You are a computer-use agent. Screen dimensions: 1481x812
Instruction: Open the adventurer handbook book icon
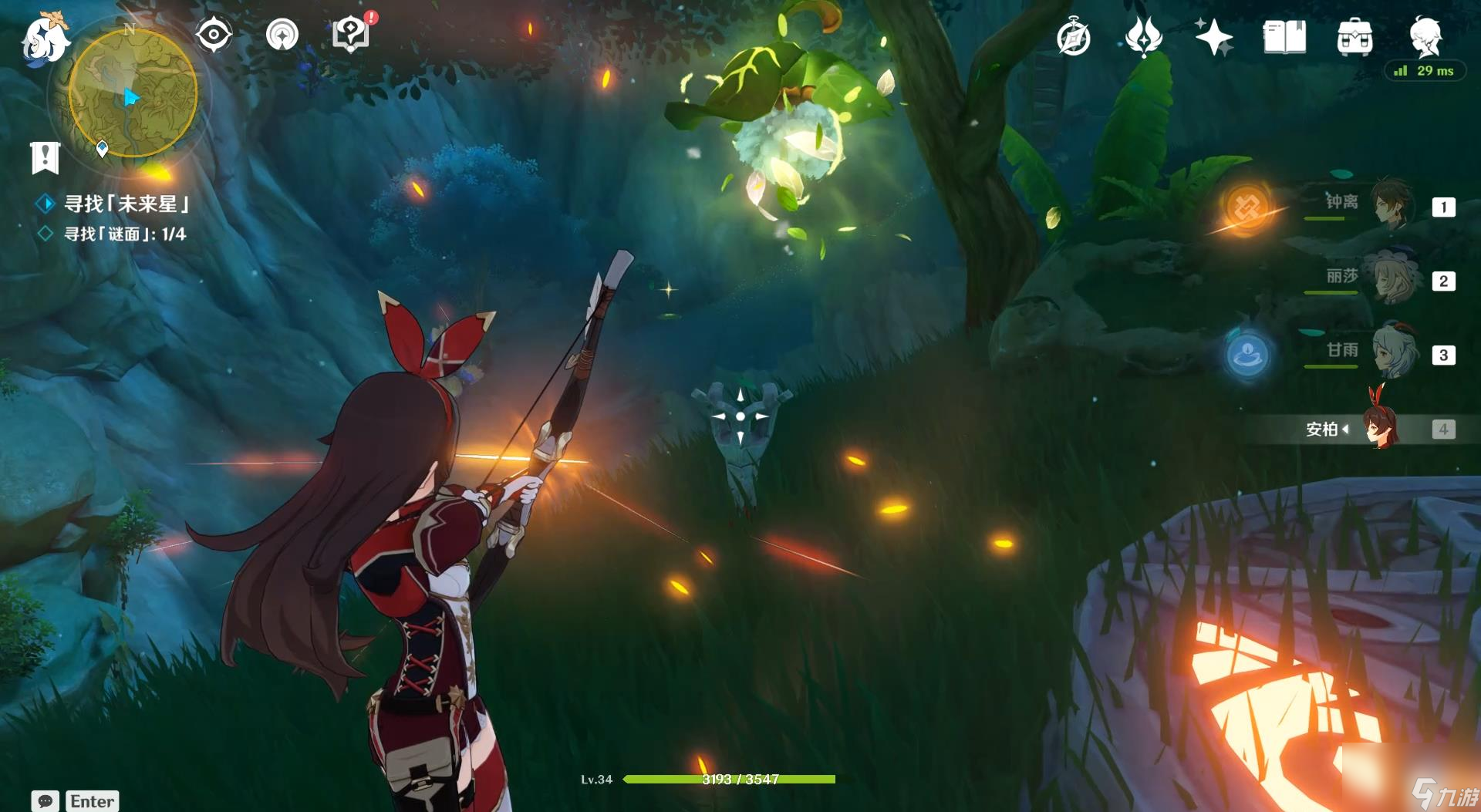coord(1284,37)
